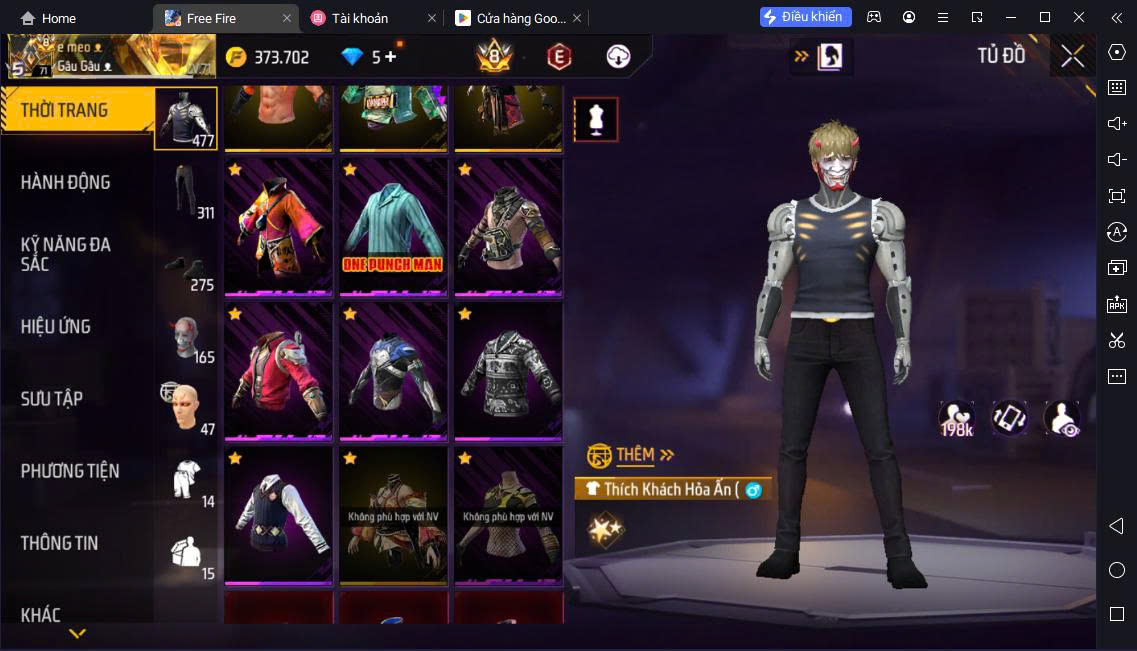
Task: Select the Kỹ Năng Đa Sắc category
Action: (66, 255)
